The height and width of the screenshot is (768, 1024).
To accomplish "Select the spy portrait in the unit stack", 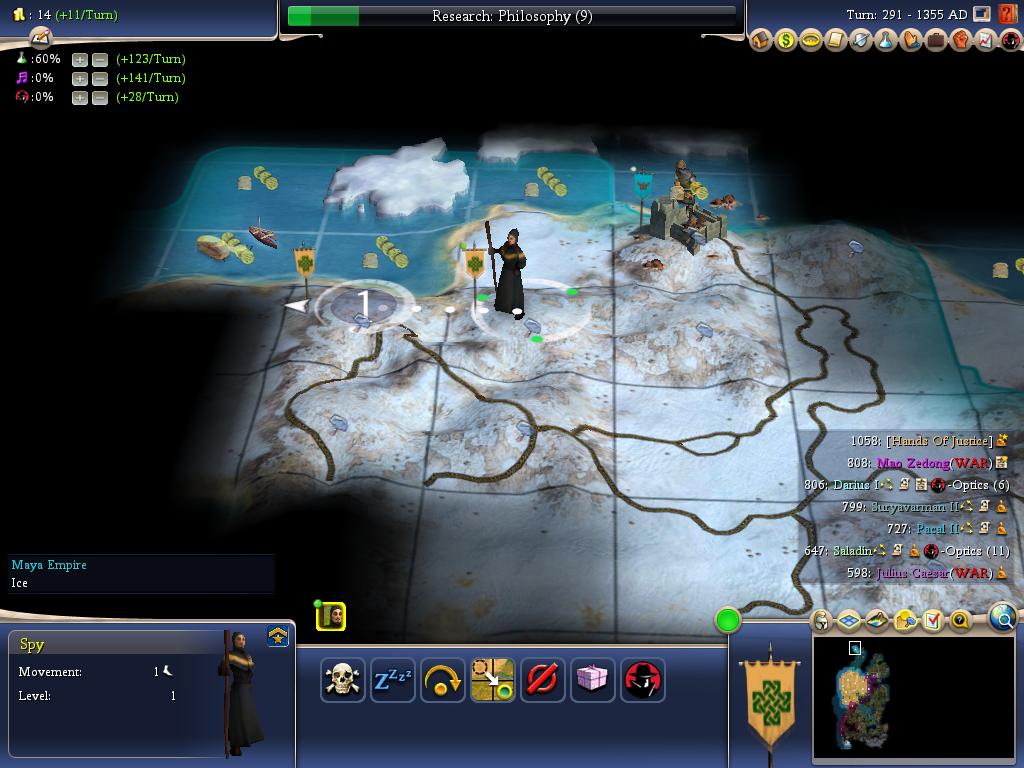I will coord(331,616).
